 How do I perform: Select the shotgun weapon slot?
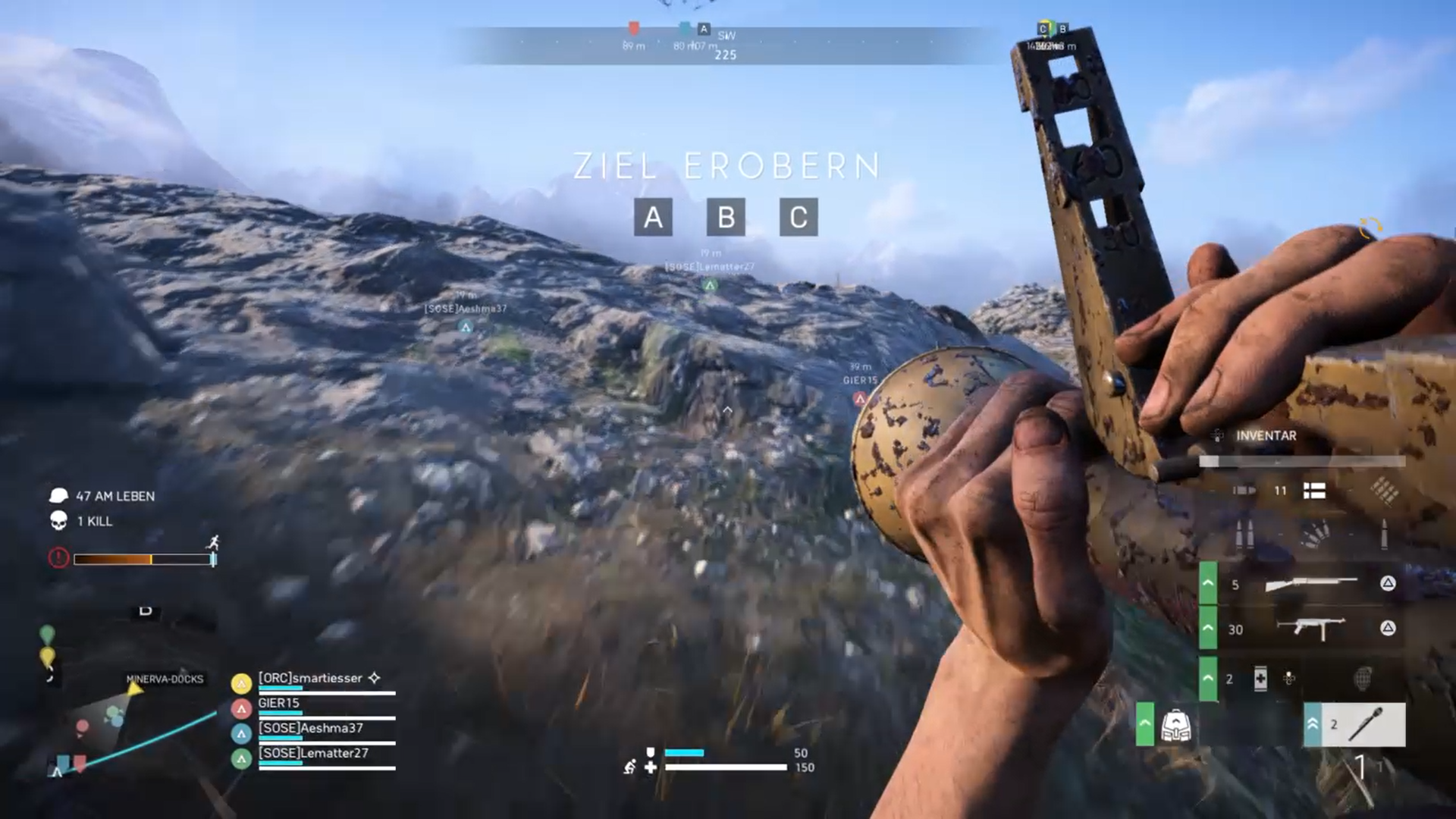coord(1310,583)
